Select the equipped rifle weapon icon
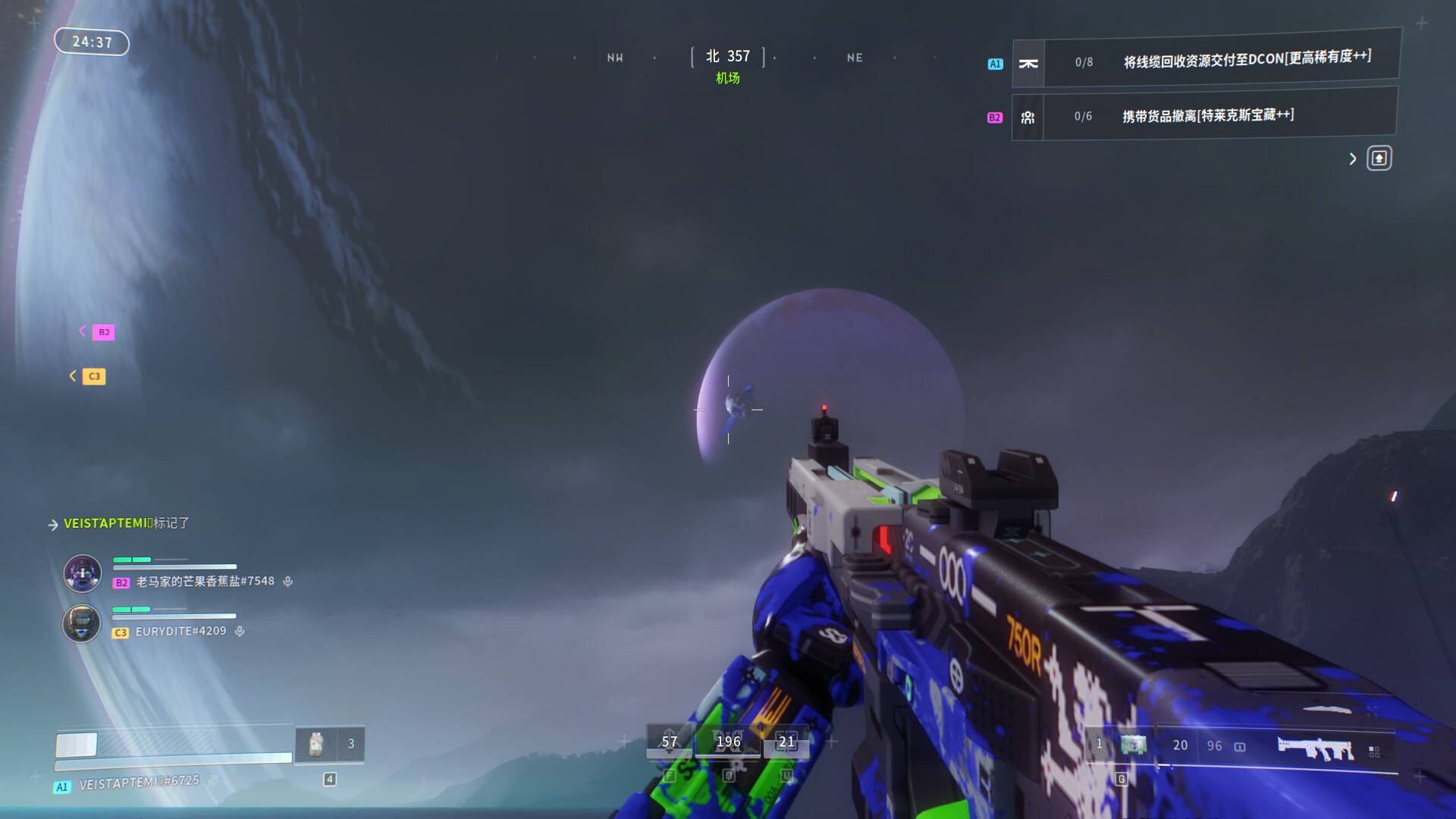The width and height of the screenshot is (1456, 819). (x=1316, y=748)
